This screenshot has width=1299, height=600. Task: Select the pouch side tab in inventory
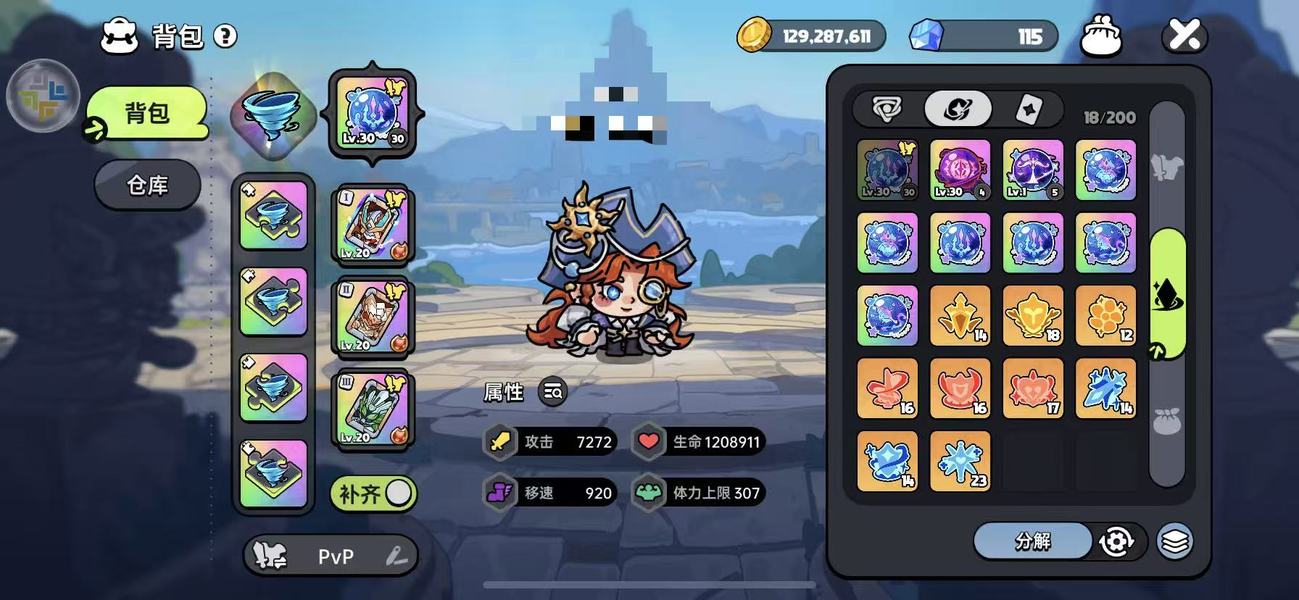(x=1167, y=422)
